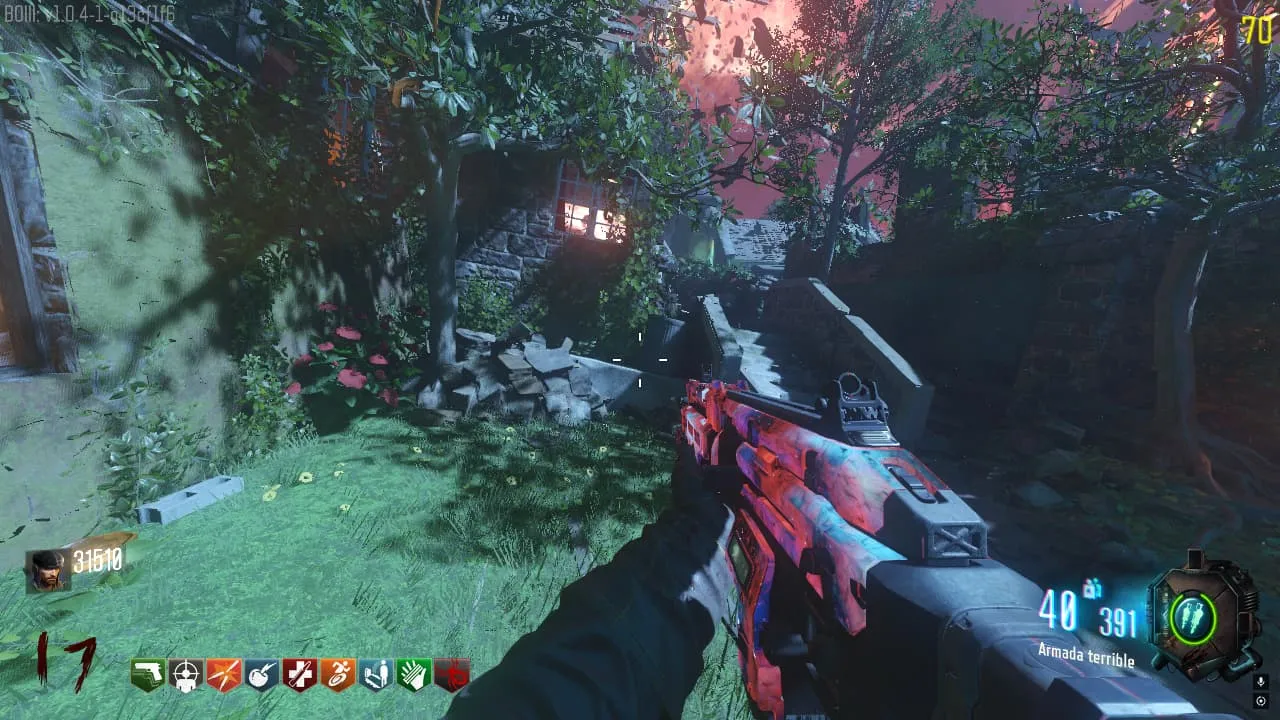Click the circular record overlay button
The width and height of the screenshot is (1280, 720).
1262,700
